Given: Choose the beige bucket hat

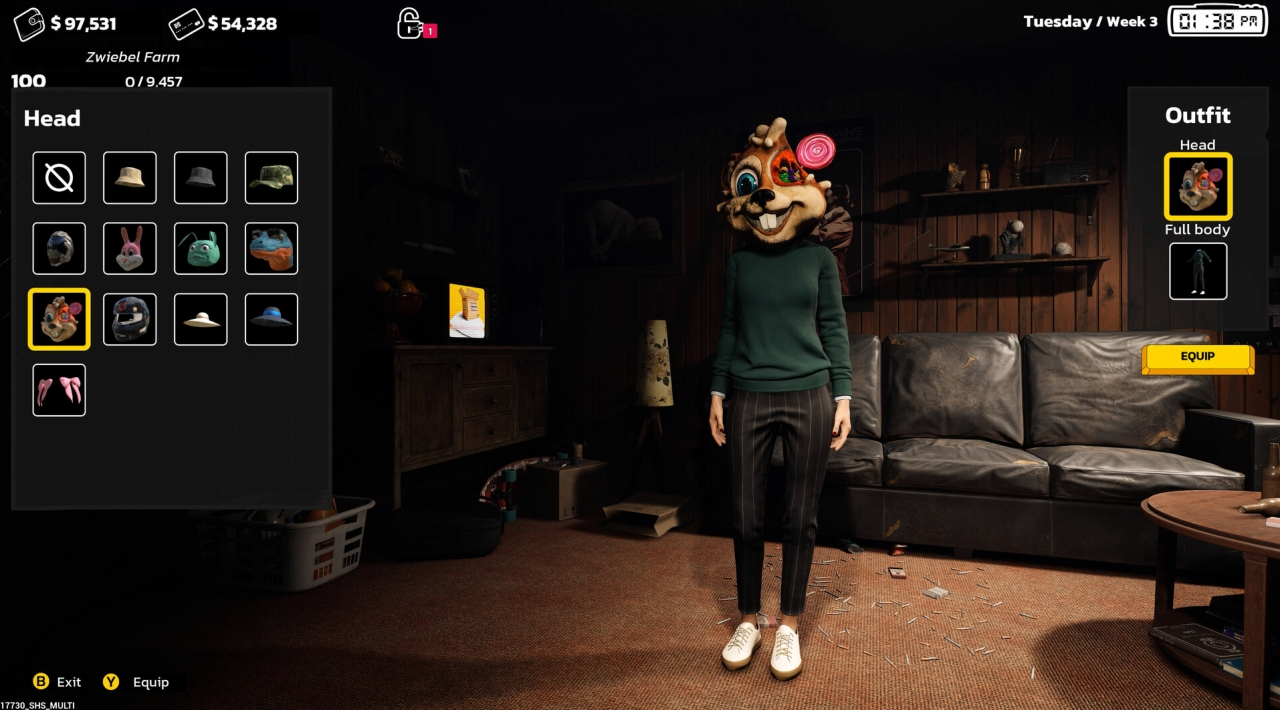Looking at the screenshot, I should pyautogui.click(x=130, y=178).
